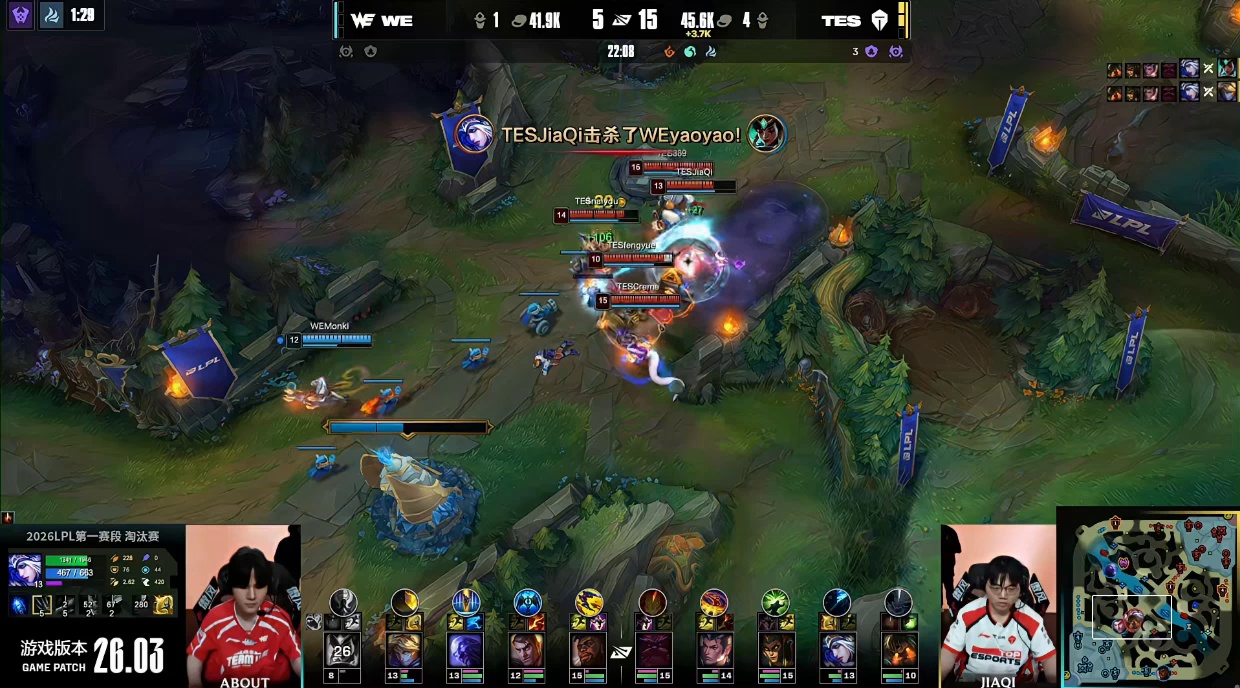Click the purple monster icon beside the 1:29 timer
Image resolution: width=1240 pixels, height=688 pixels.
click(x=20, y=15)
